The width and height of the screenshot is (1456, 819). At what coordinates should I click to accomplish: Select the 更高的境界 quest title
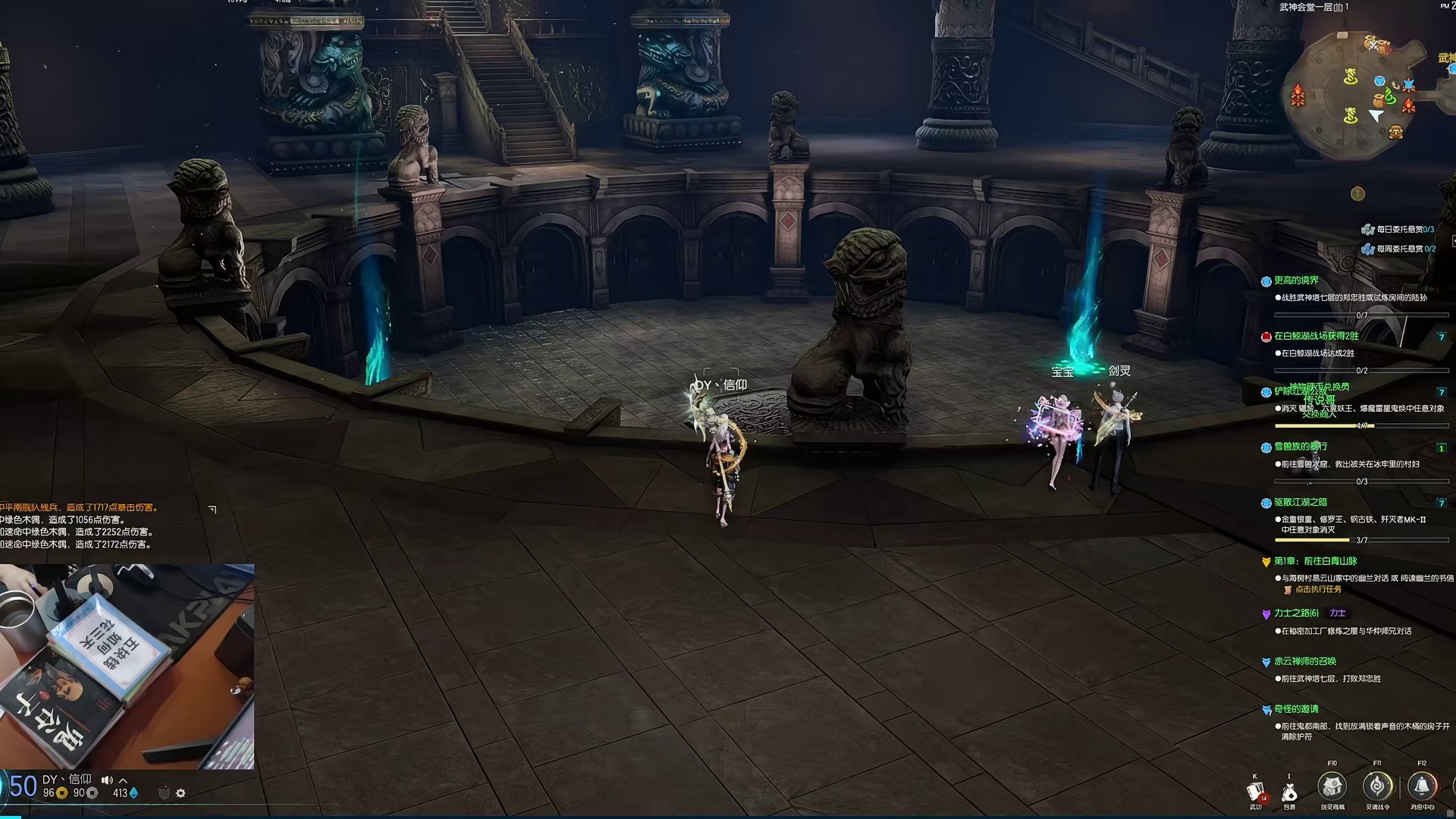1296,281
